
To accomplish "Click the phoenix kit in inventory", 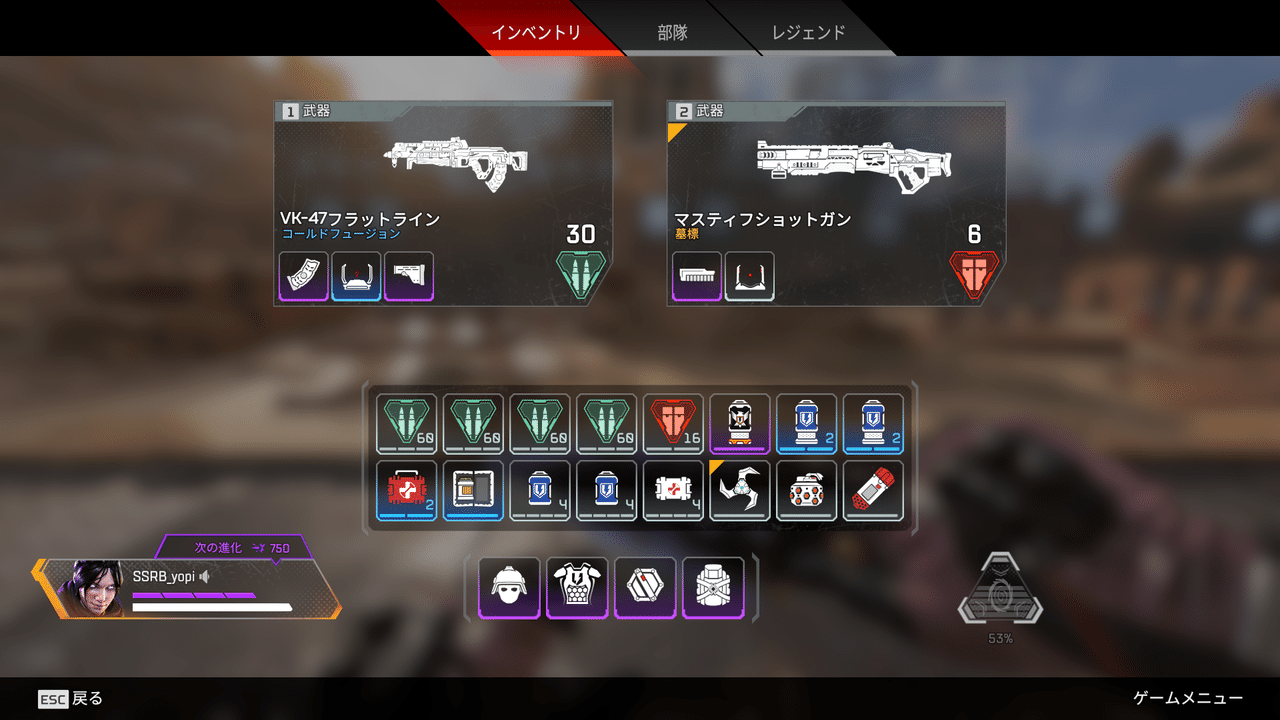I will [472, 490].
